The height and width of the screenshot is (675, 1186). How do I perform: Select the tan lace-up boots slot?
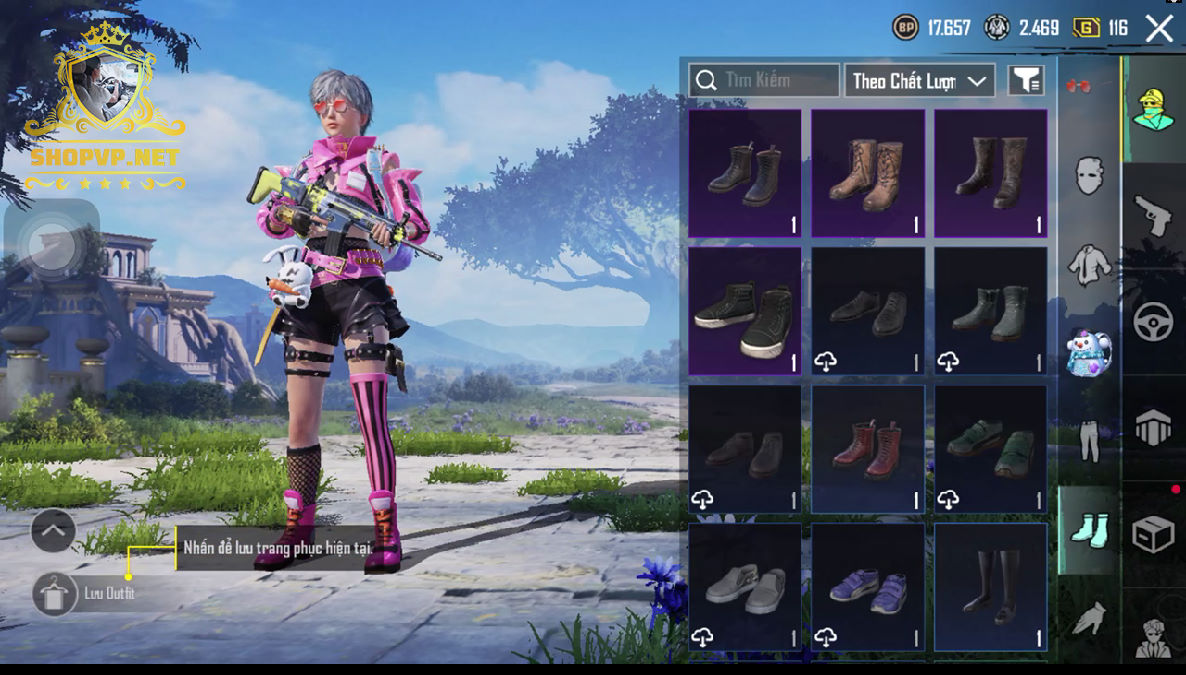tap(868, 173)
